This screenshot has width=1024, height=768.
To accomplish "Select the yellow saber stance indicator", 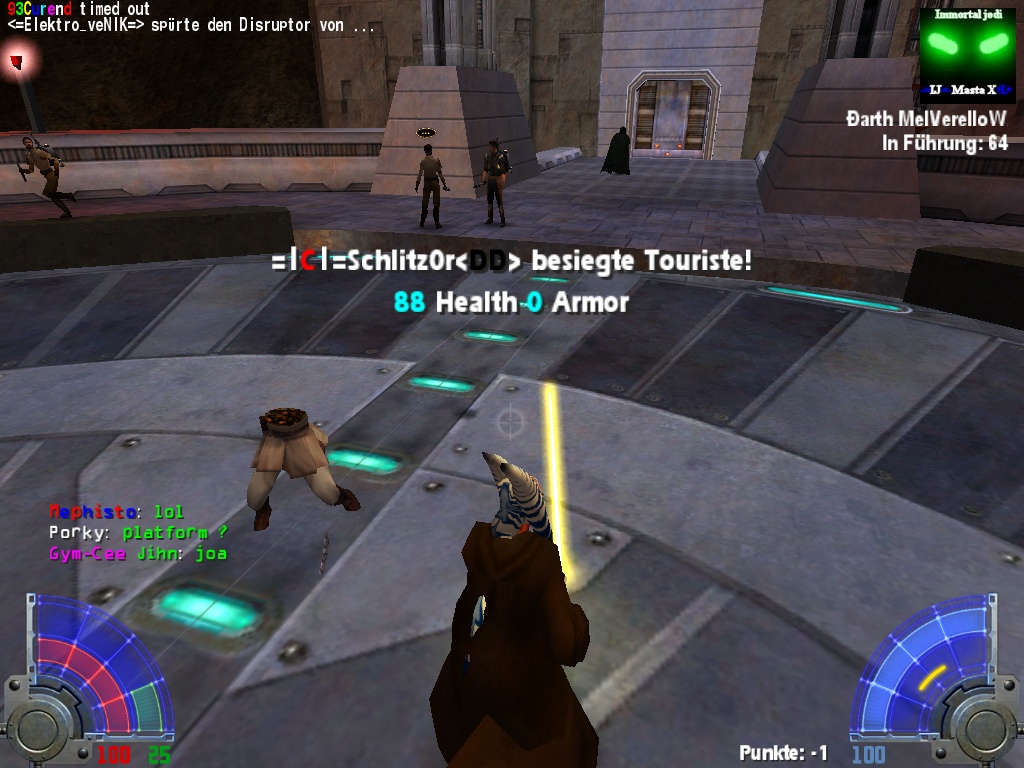I will pos(932,679).
